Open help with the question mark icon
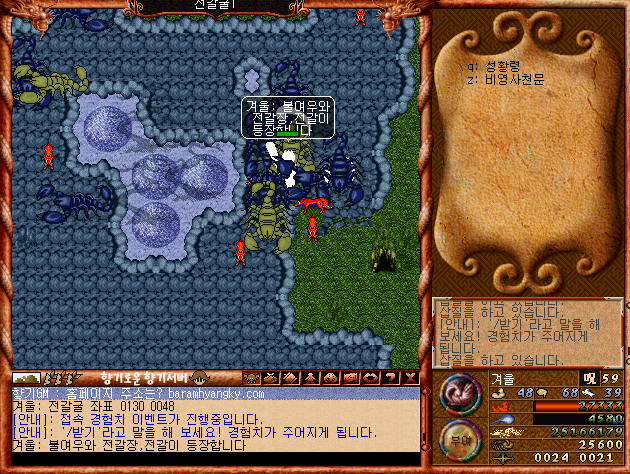 [388, 378]
